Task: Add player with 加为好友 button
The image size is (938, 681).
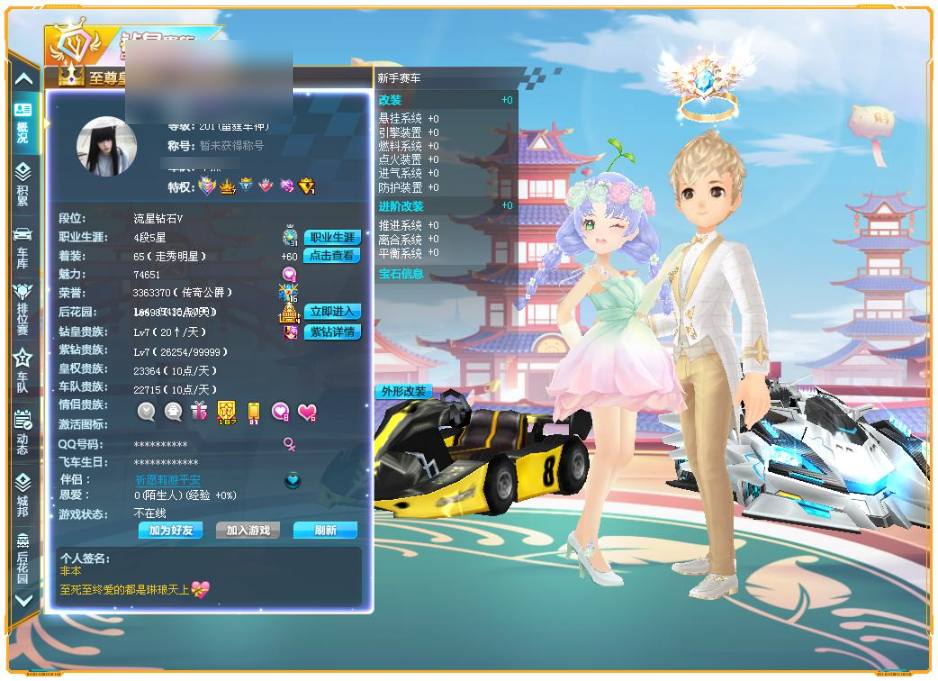Action: click(170, 530)
